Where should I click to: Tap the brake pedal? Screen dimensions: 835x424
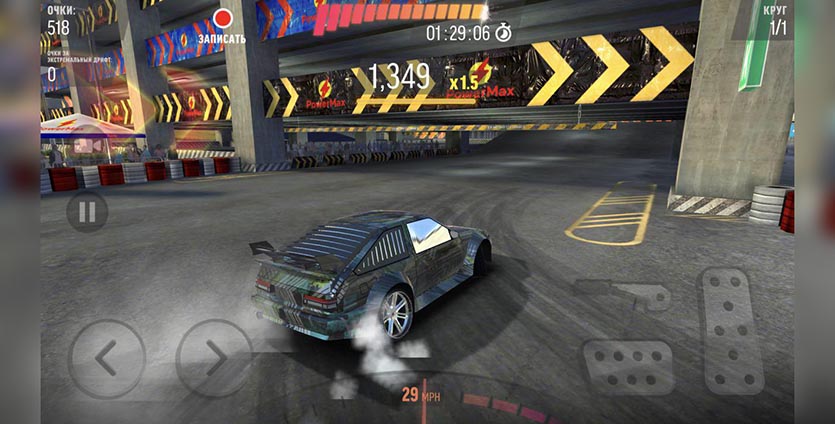[628, 366]
